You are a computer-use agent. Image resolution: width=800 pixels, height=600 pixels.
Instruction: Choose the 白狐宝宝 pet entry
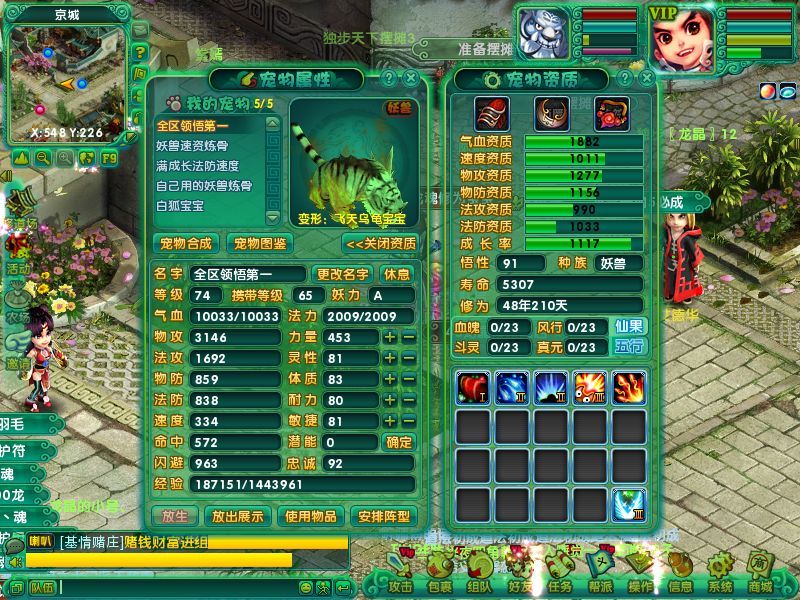[180, 206]
